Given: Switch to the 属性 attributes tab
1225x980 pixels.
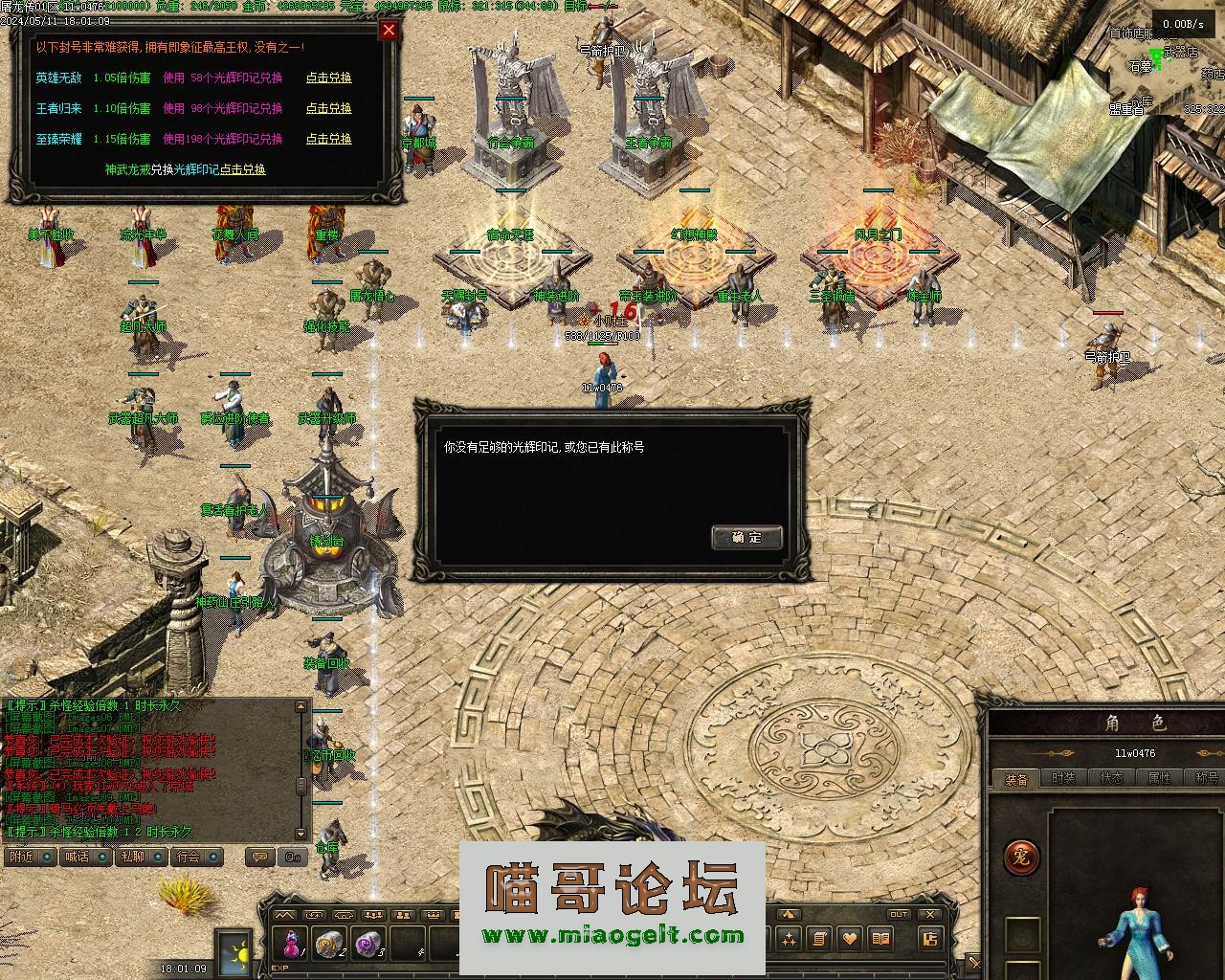Looking at the screenshot, I should point(1159,779).
